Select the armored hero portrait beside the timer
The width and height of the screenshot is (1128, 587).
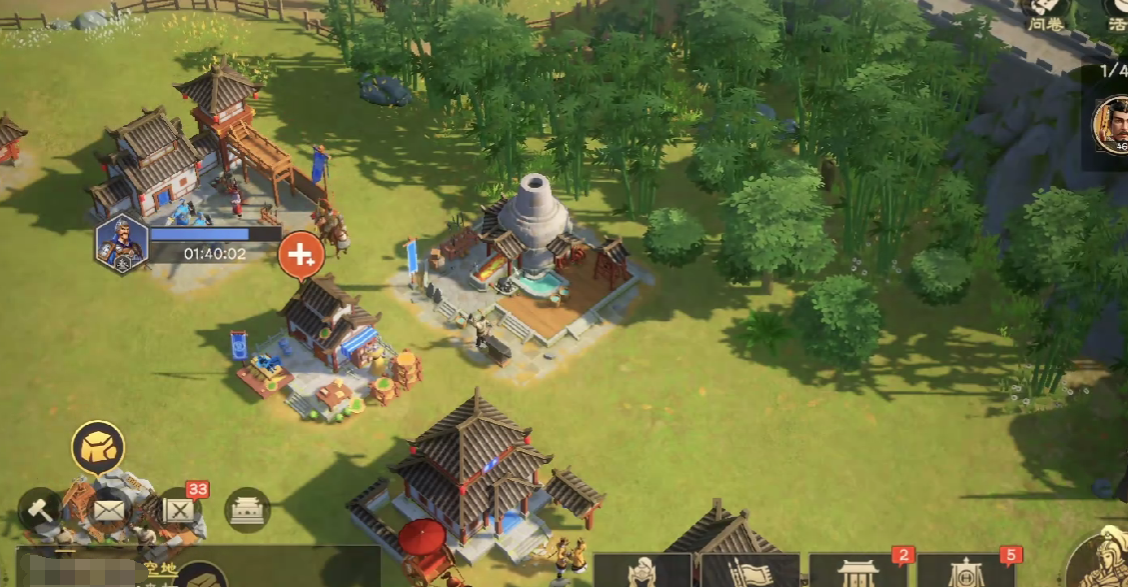[121, 244]
